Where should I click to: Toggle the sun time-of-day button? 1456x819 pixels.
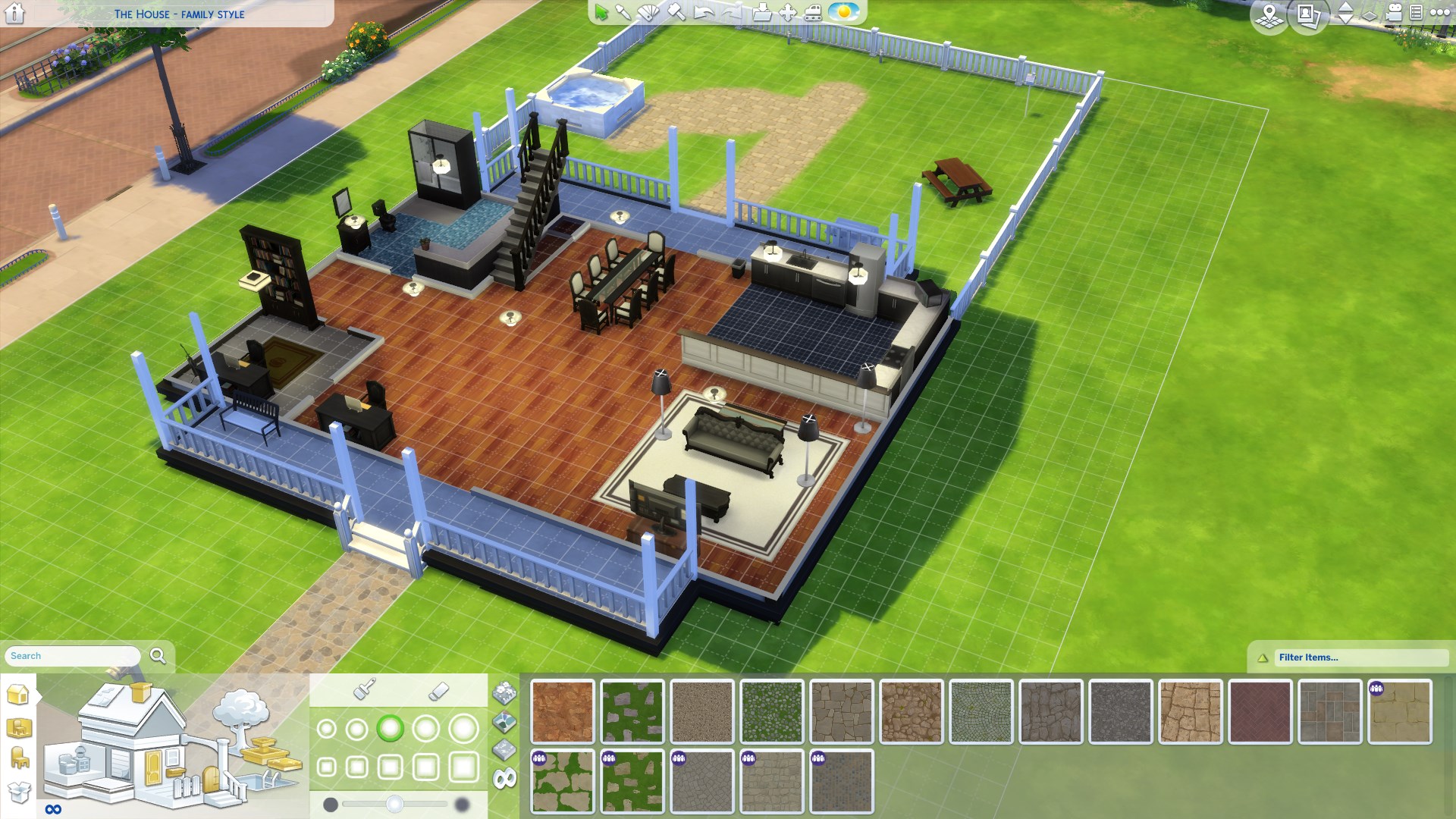click(x=843, y=13)
